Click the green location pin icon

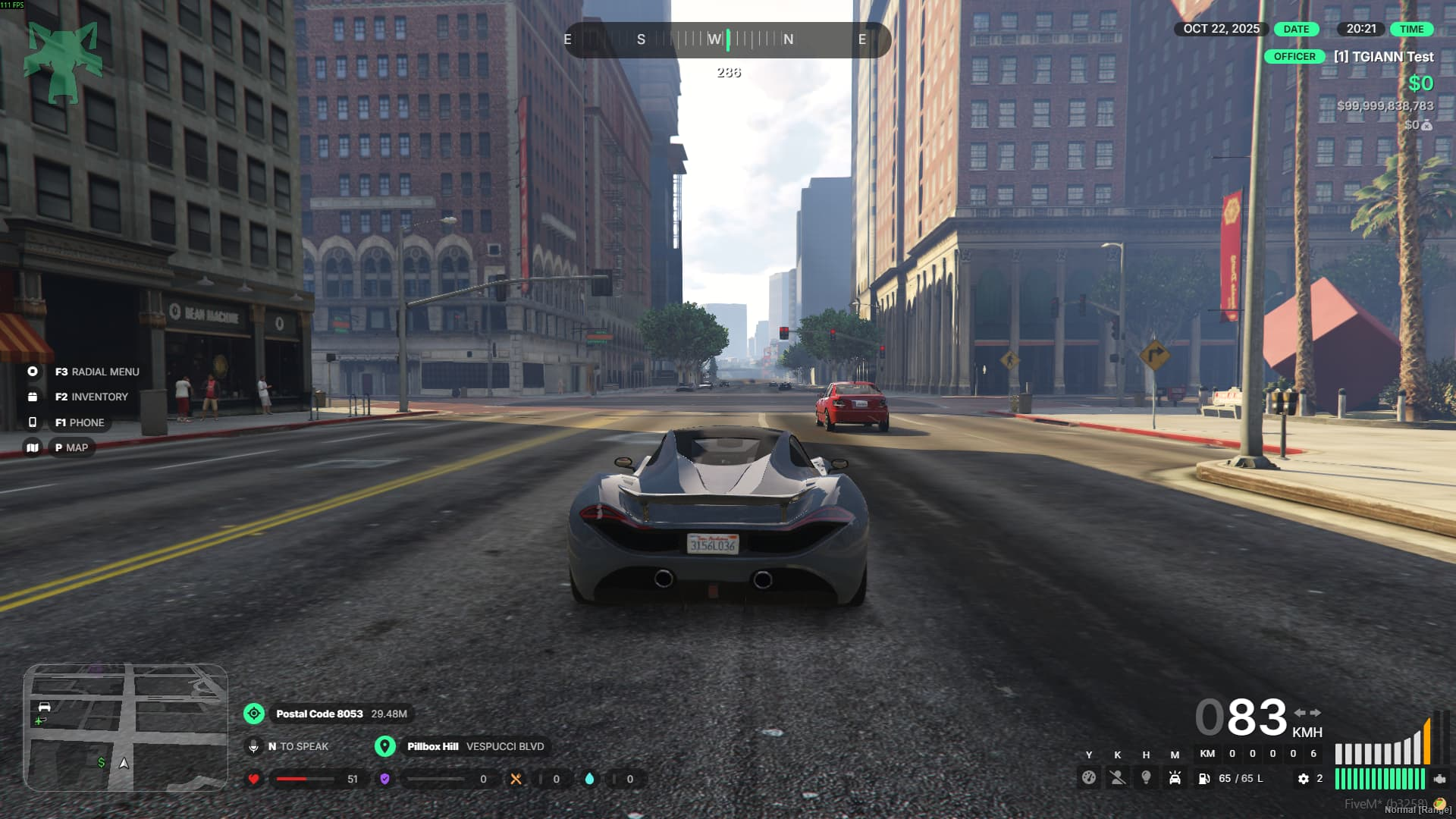click(385, 746)
